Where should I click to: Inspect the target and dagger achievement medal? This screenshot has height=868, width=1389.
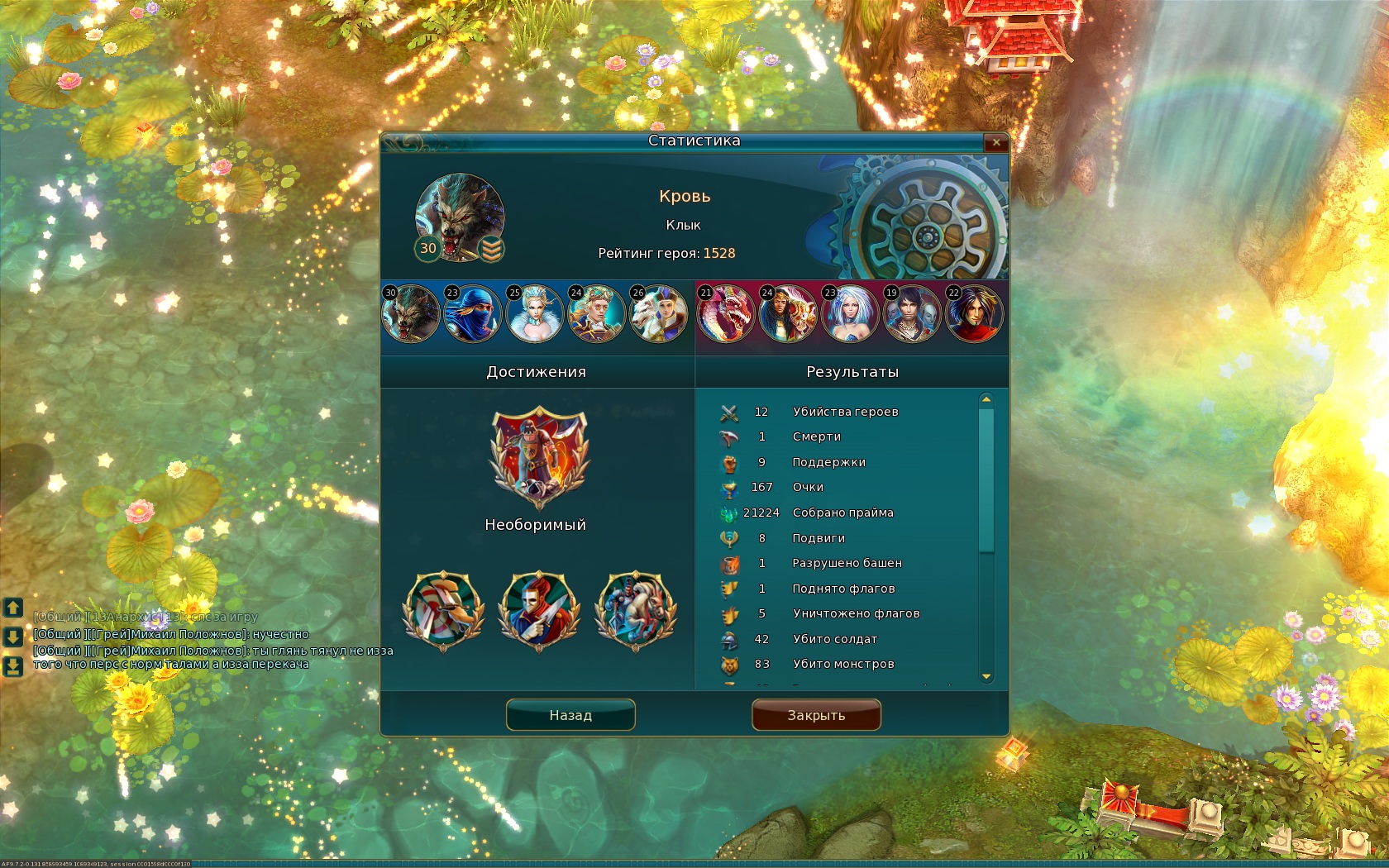point(443,611)
